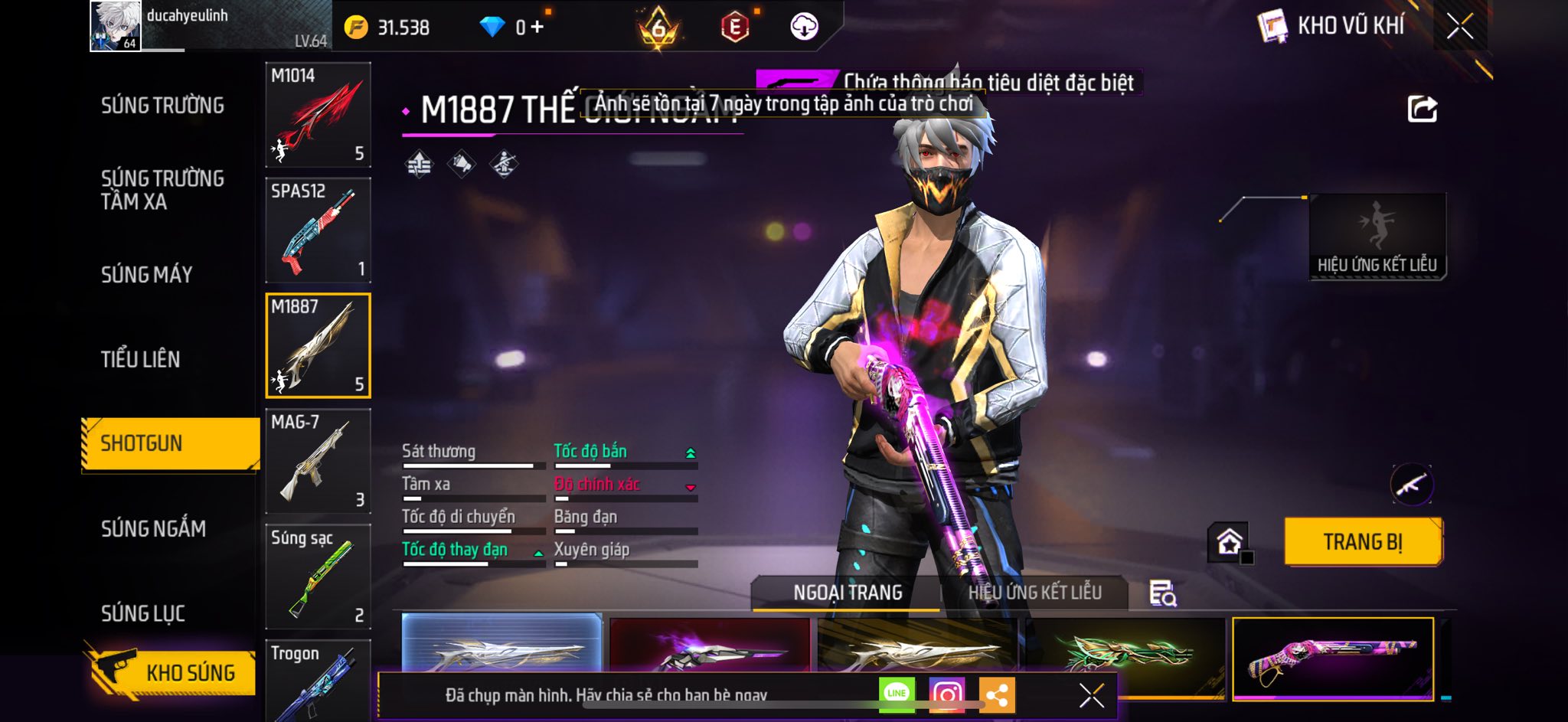This screenshot has height=722, width=1568.
Task: Select the Súng Lục category
Action: tap(143, 613)
